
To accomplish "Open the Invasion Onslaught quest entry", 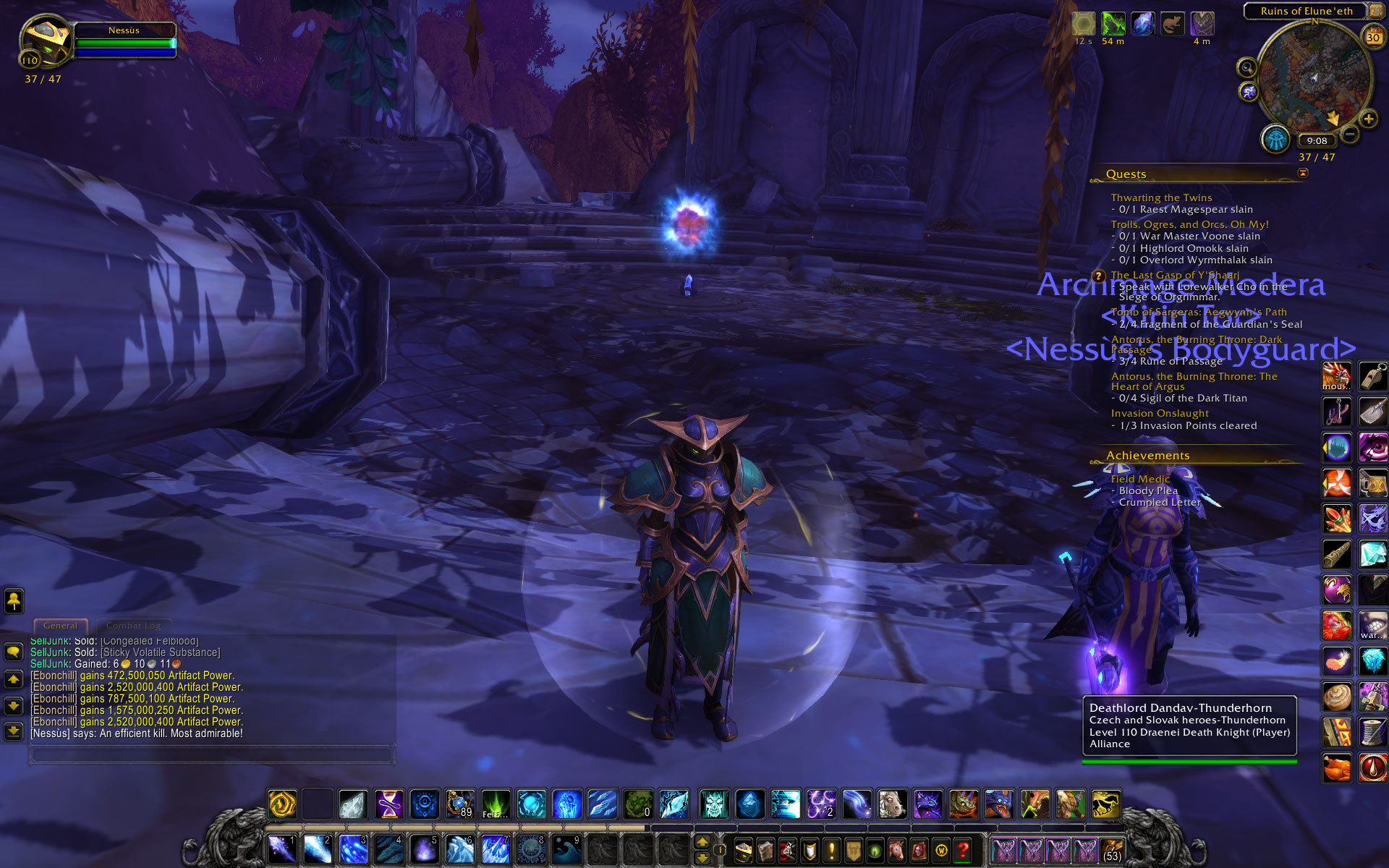I will coord(1160,413).
